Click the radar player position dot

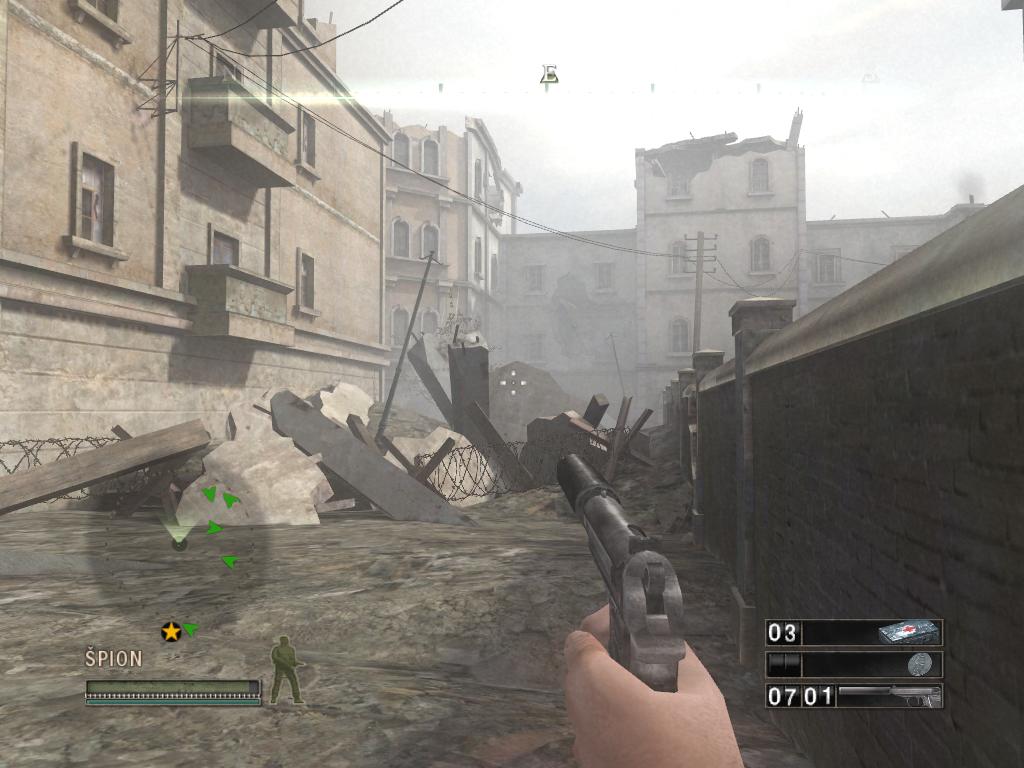tap(179, 544)
